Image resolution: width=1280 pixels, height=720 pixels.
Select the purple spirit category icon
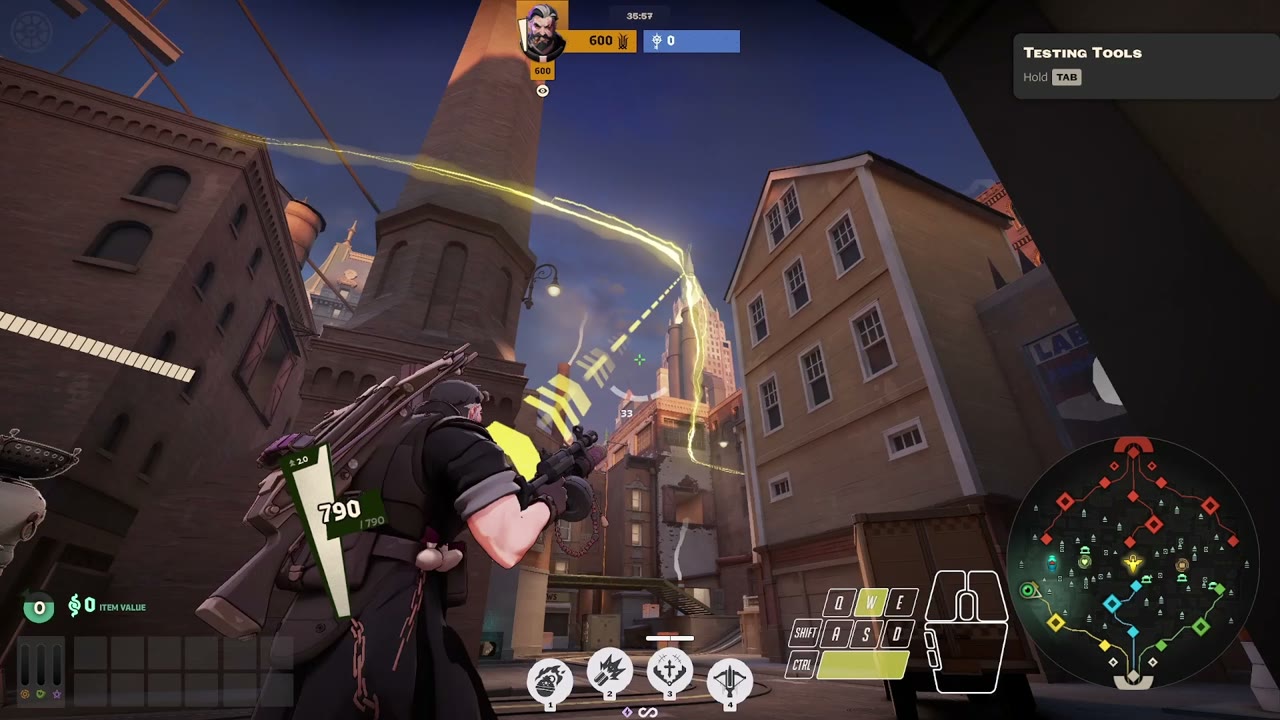click(56, 693)
